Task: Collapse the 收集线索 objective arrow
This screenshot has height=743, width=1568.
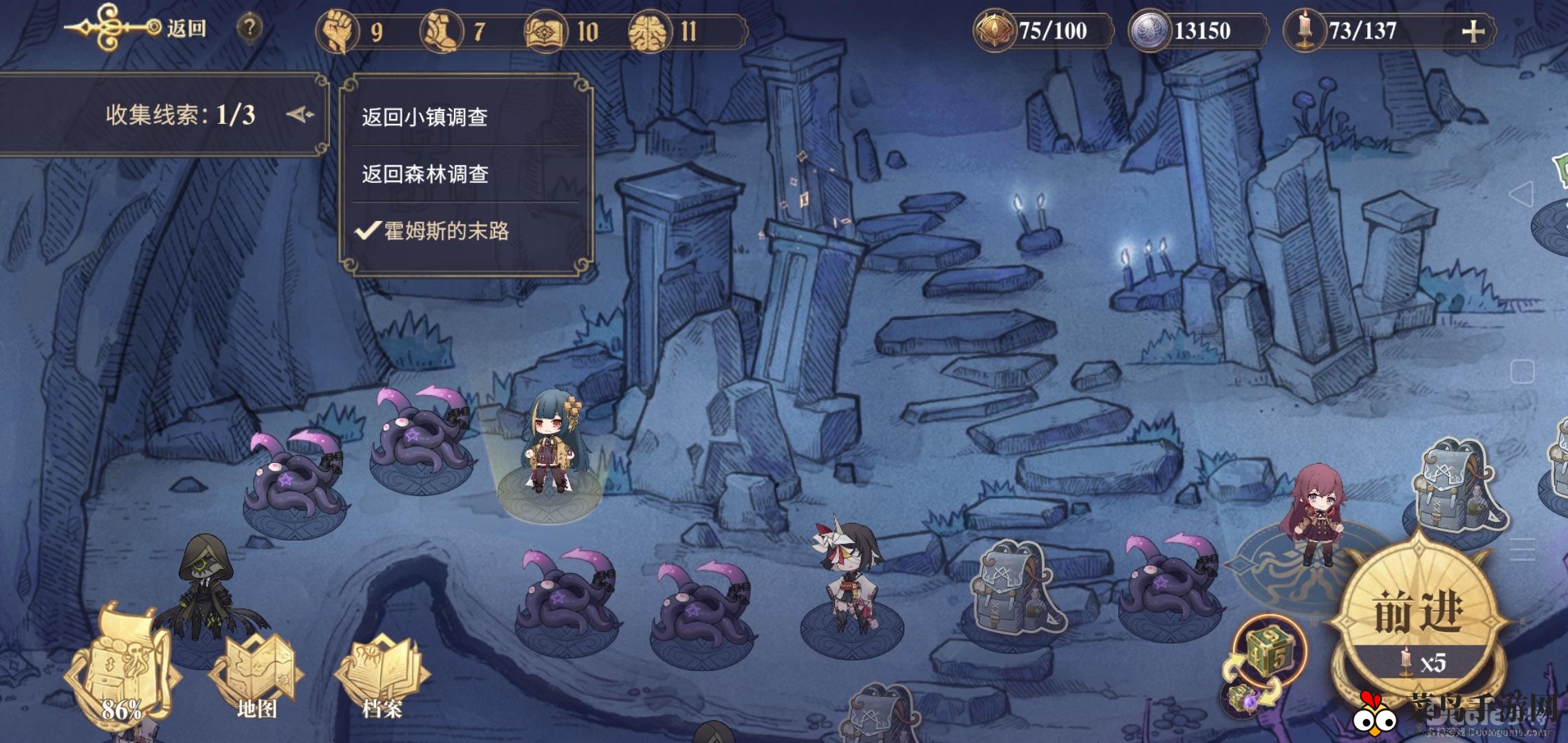Action: [300, 114]
